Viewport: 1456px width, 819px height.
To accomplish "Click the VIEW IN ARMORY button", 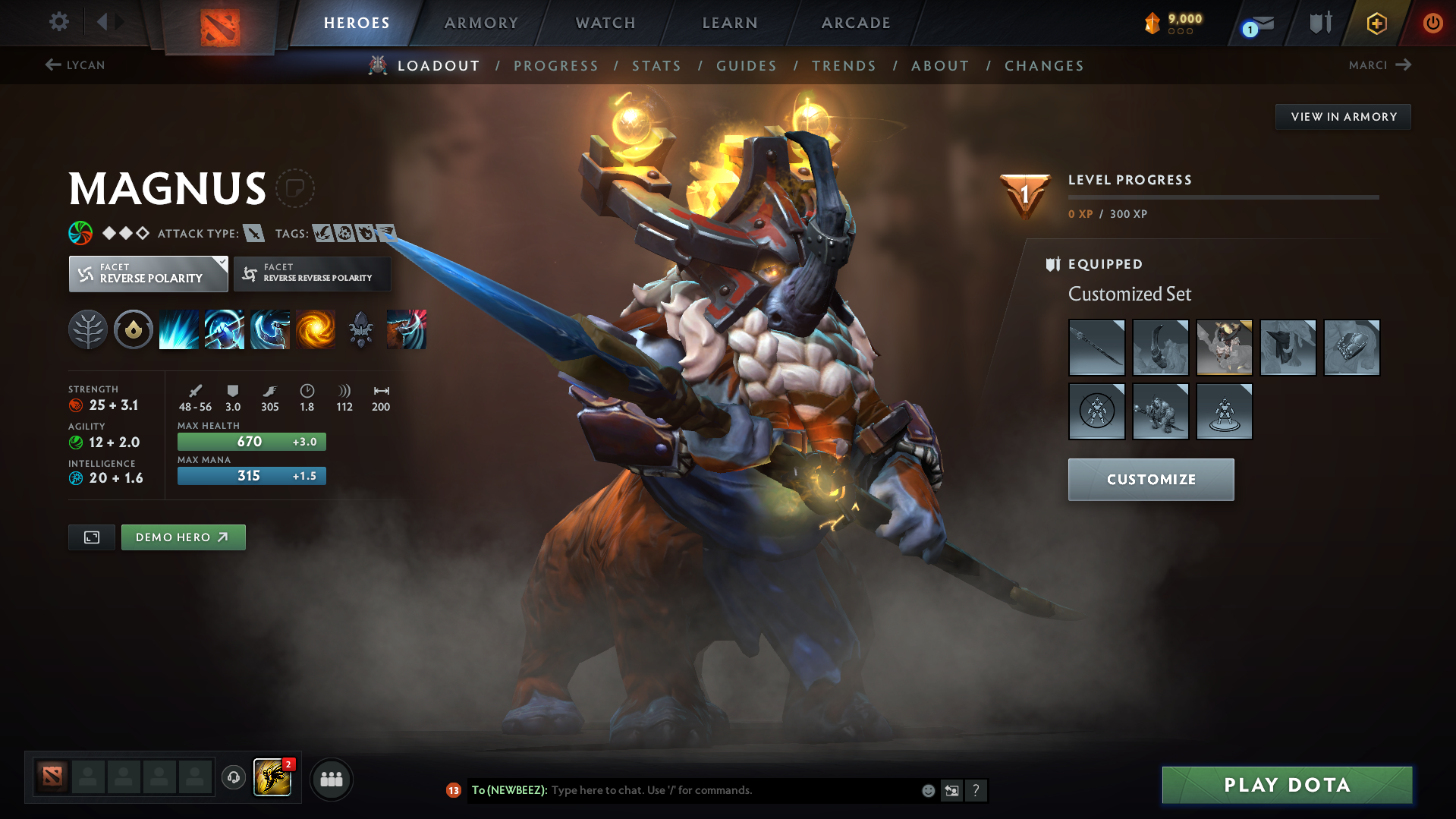I will tap(1342, 116).
